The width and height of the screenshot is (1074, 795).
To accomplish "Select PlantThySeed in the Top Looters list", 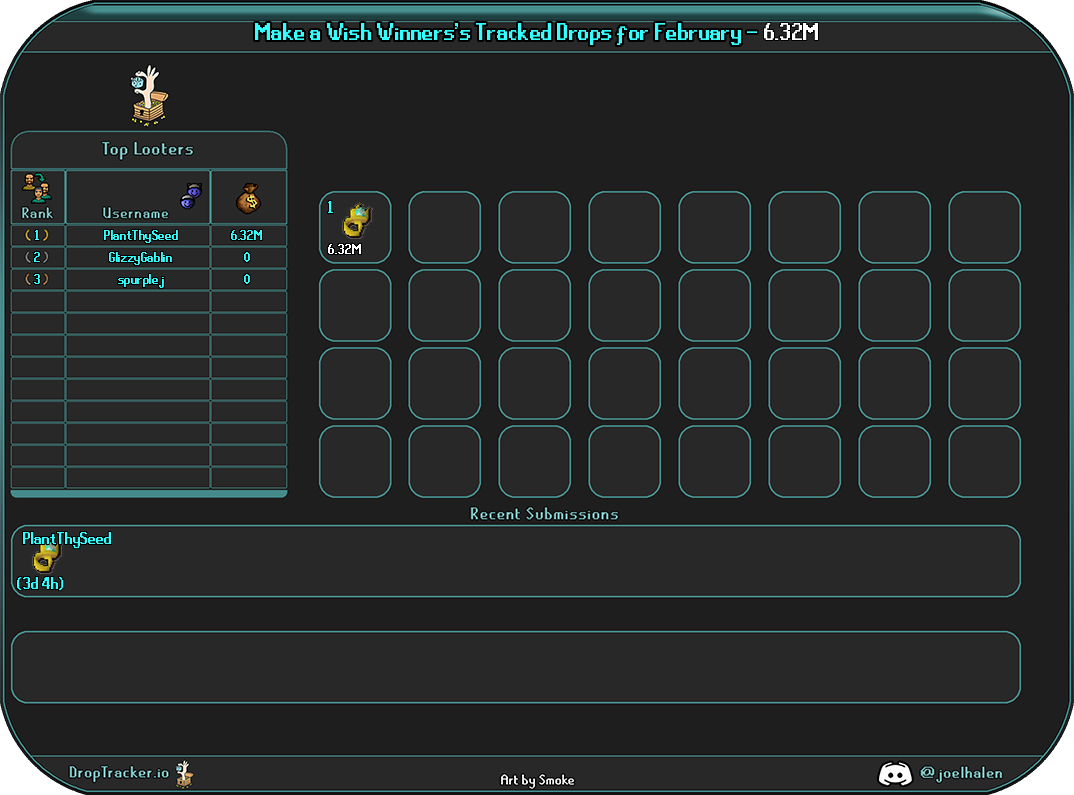I will pos(140,236).
